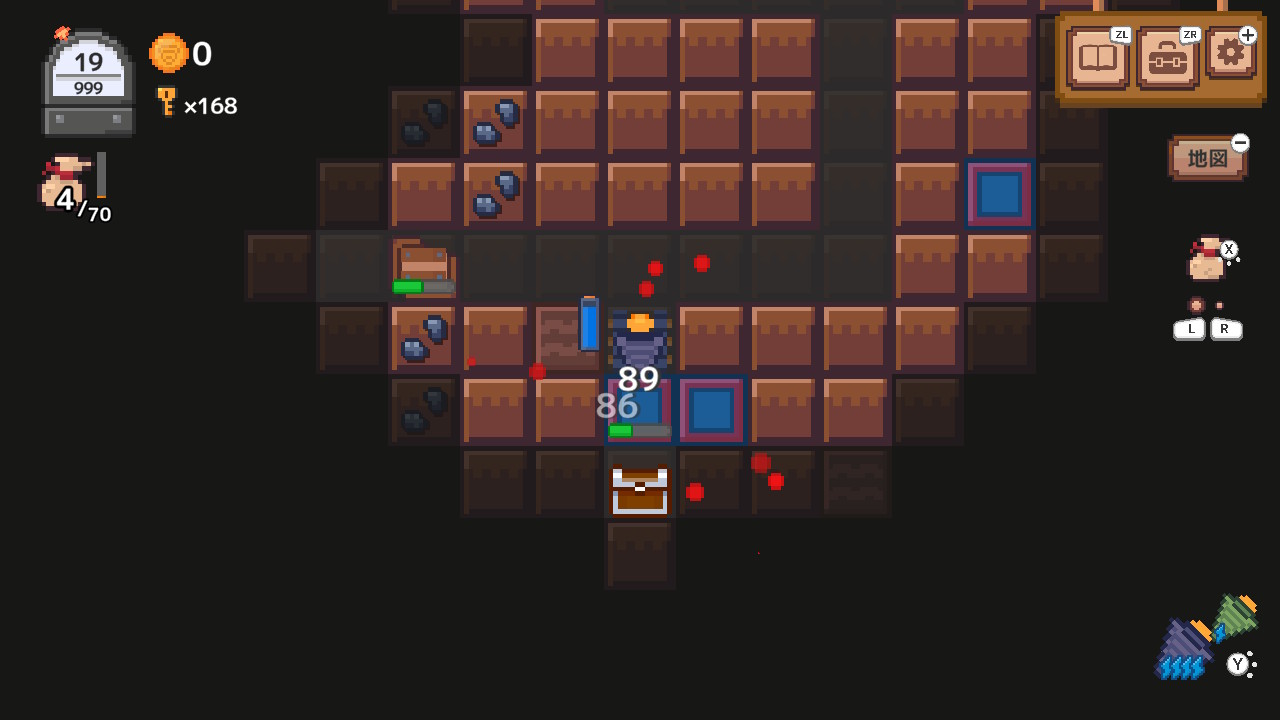Open the ZL journal book panel

tap(1097, 58)
